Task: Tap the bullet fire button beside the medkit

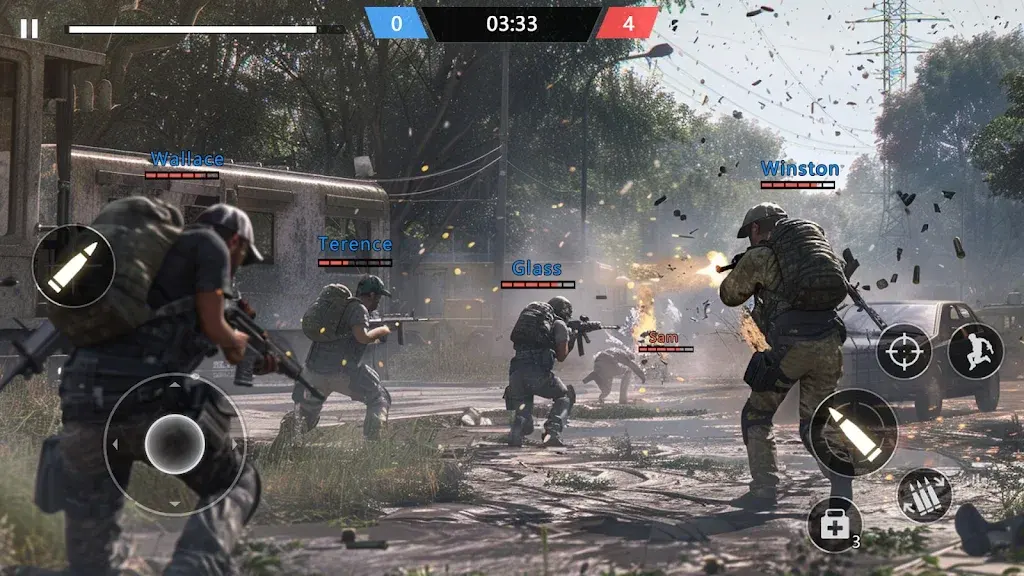Action: click(x=853, y=432)
